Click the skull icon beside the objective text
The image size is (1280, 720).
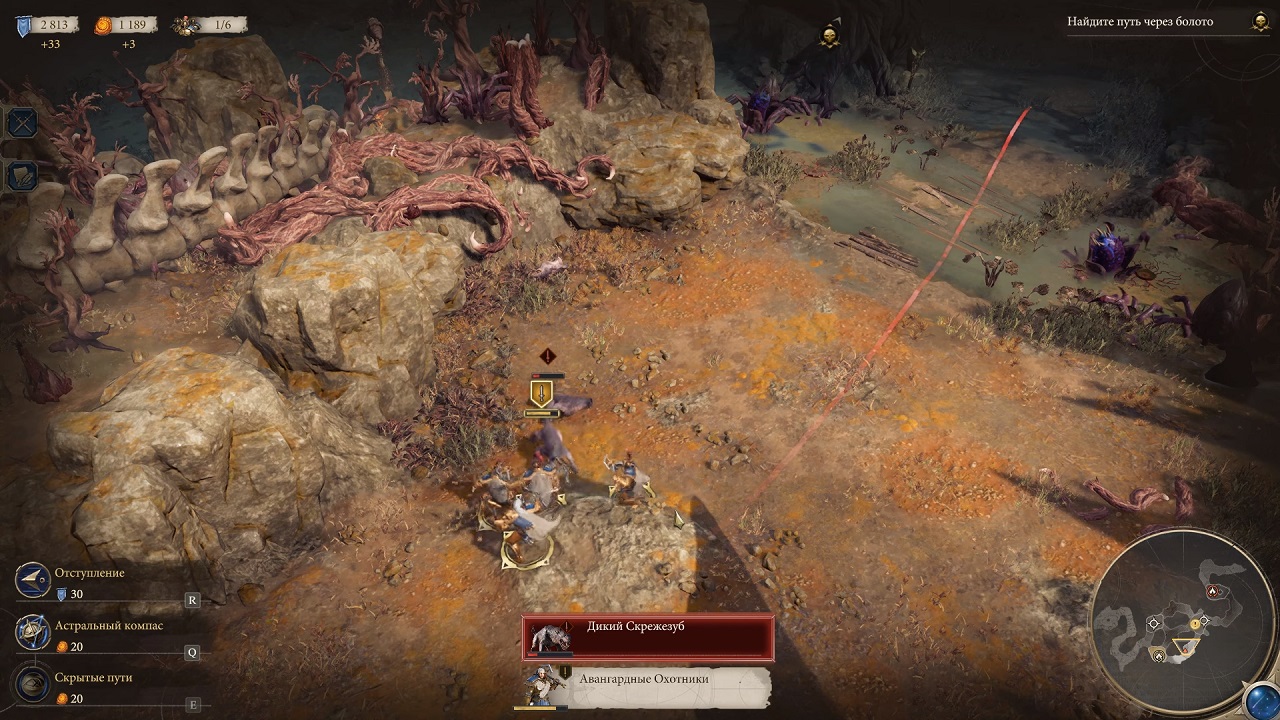pyautogui.click(x=1259, y=21)
